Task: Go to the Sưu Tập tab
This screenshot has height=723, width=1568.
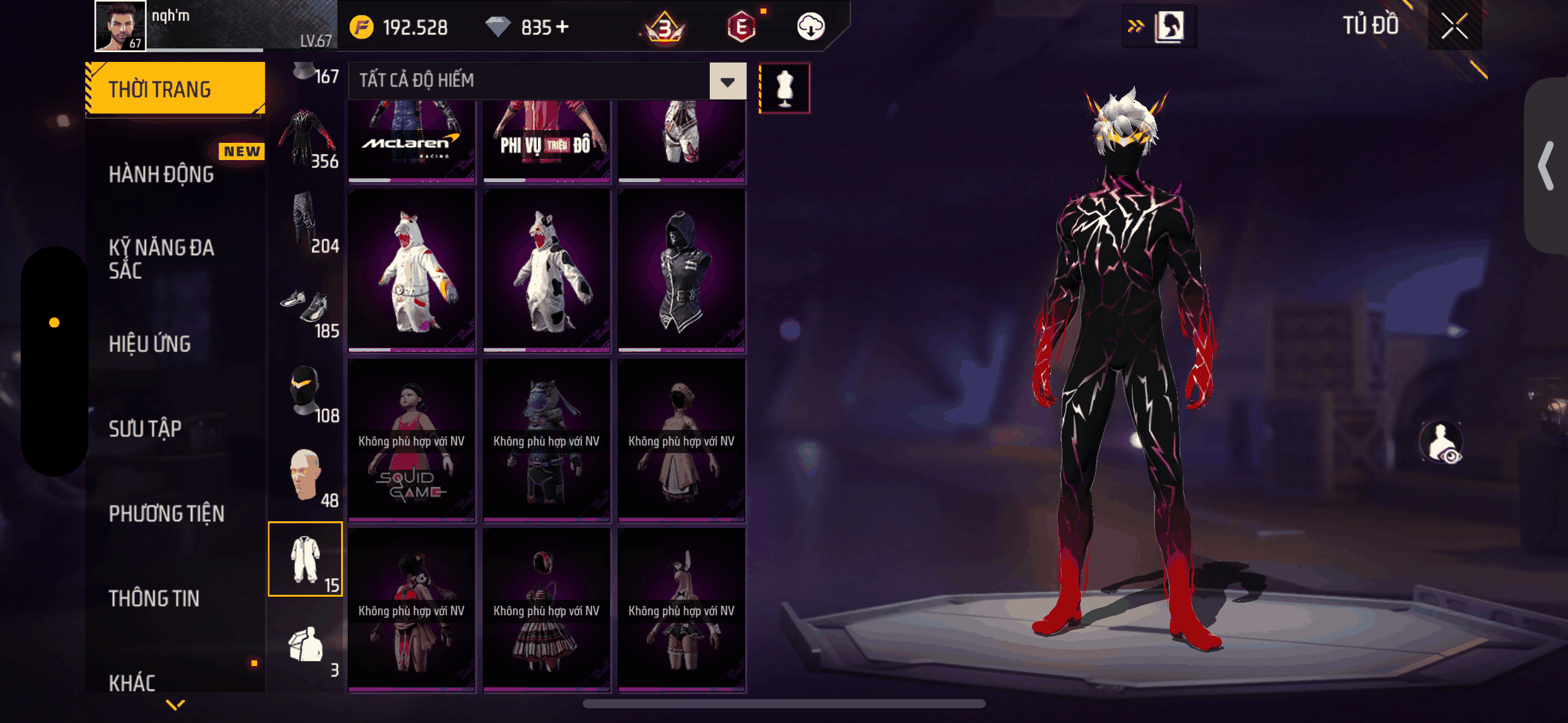Action: [145, 429]
